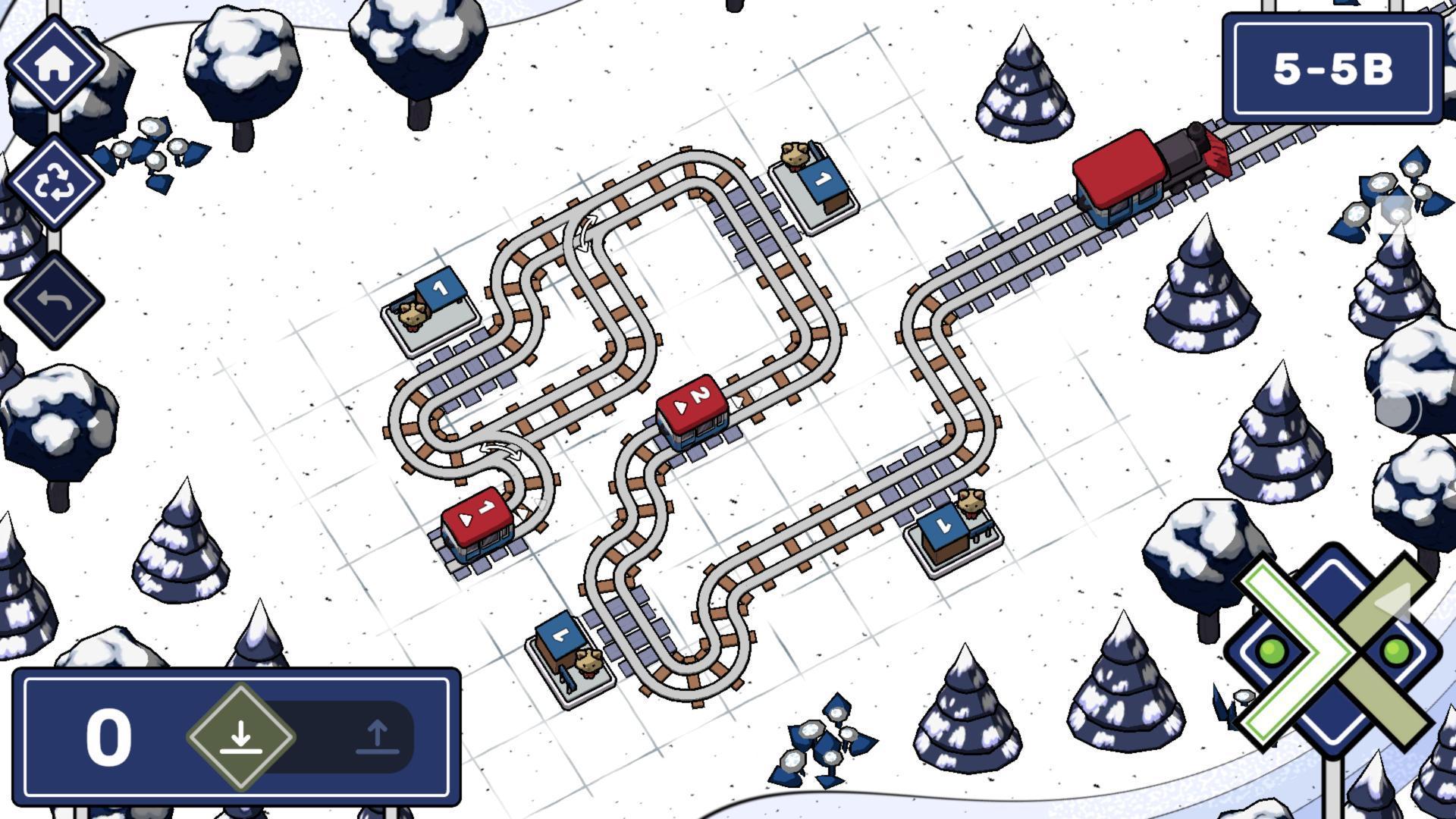Select the tram carriage numbered 1
1456x819 pixels.
[x=478, y=523]
